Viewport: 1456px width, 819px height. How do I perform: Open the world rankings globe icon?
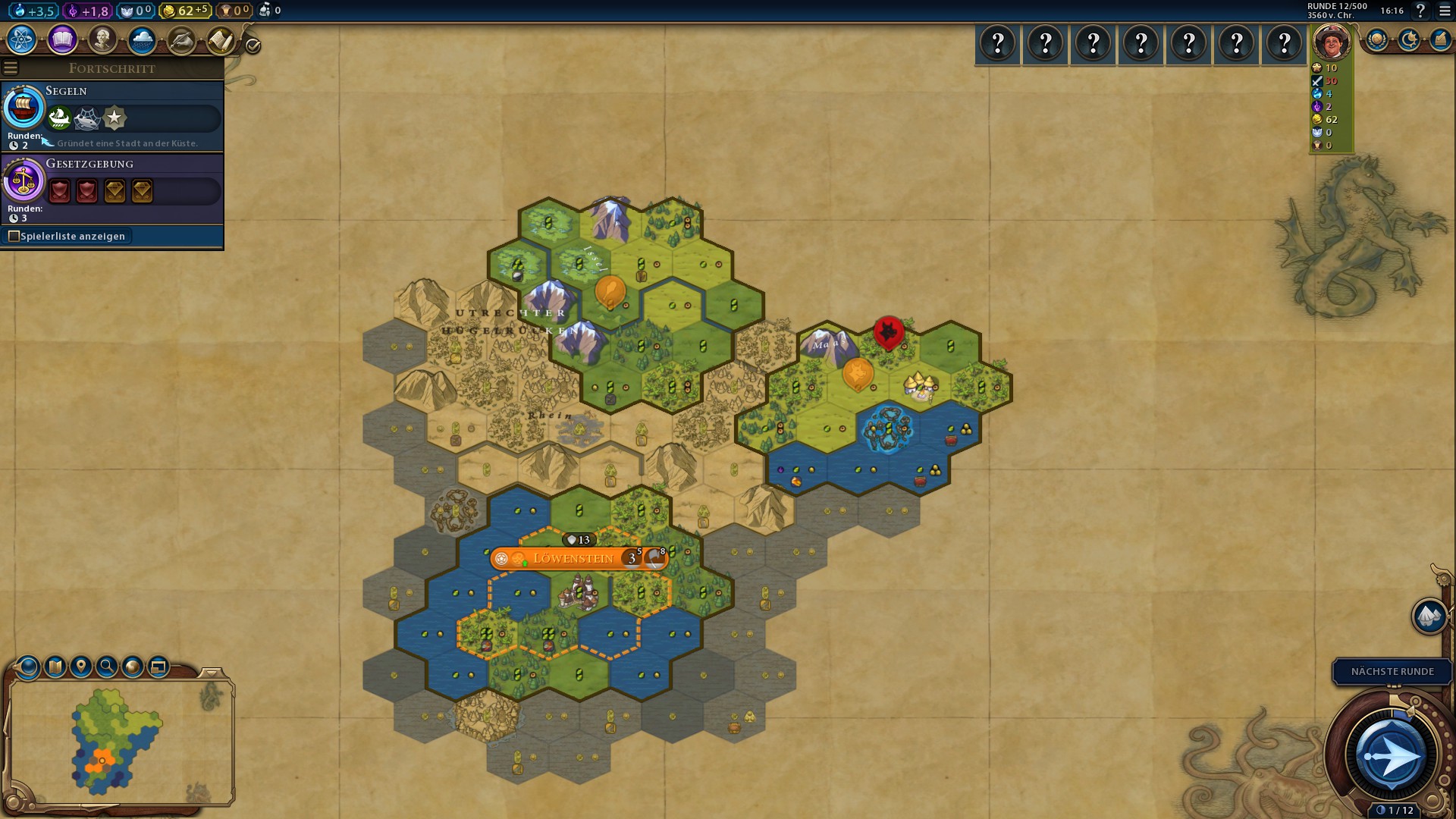1376,40
